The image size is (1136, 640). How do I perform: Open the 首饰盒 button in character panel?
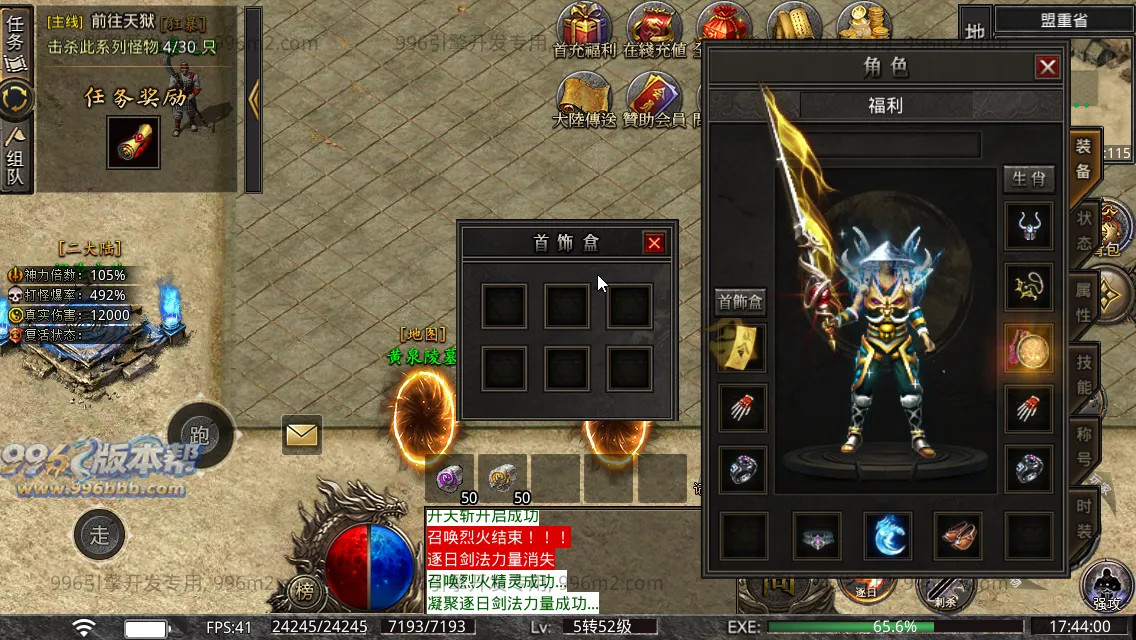pos(740,301)
